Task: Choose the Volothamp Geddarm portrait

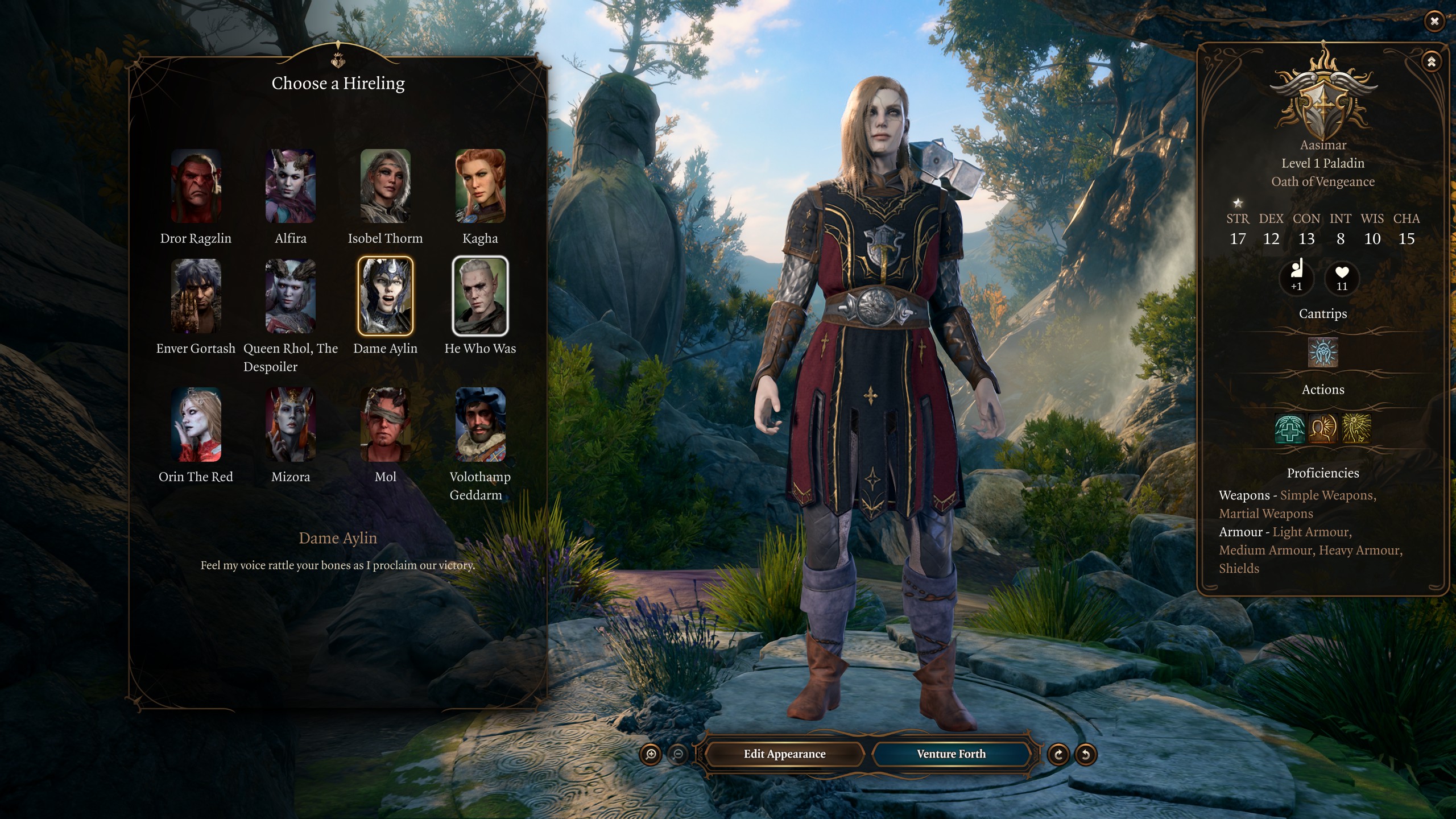Action: [480, 424]
